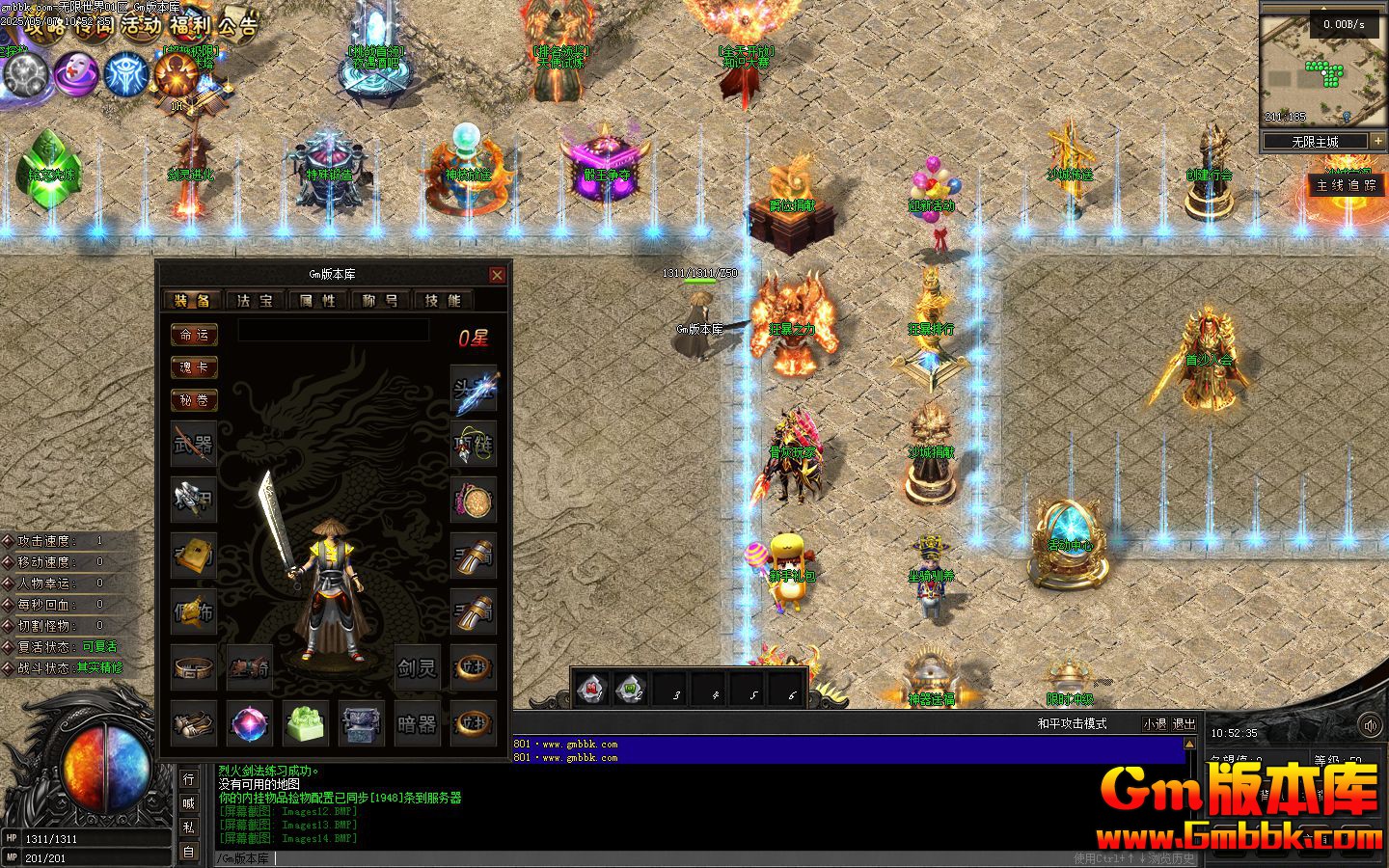Select the 称号 title tab
1389x868 pixels.
coord(380,301)
